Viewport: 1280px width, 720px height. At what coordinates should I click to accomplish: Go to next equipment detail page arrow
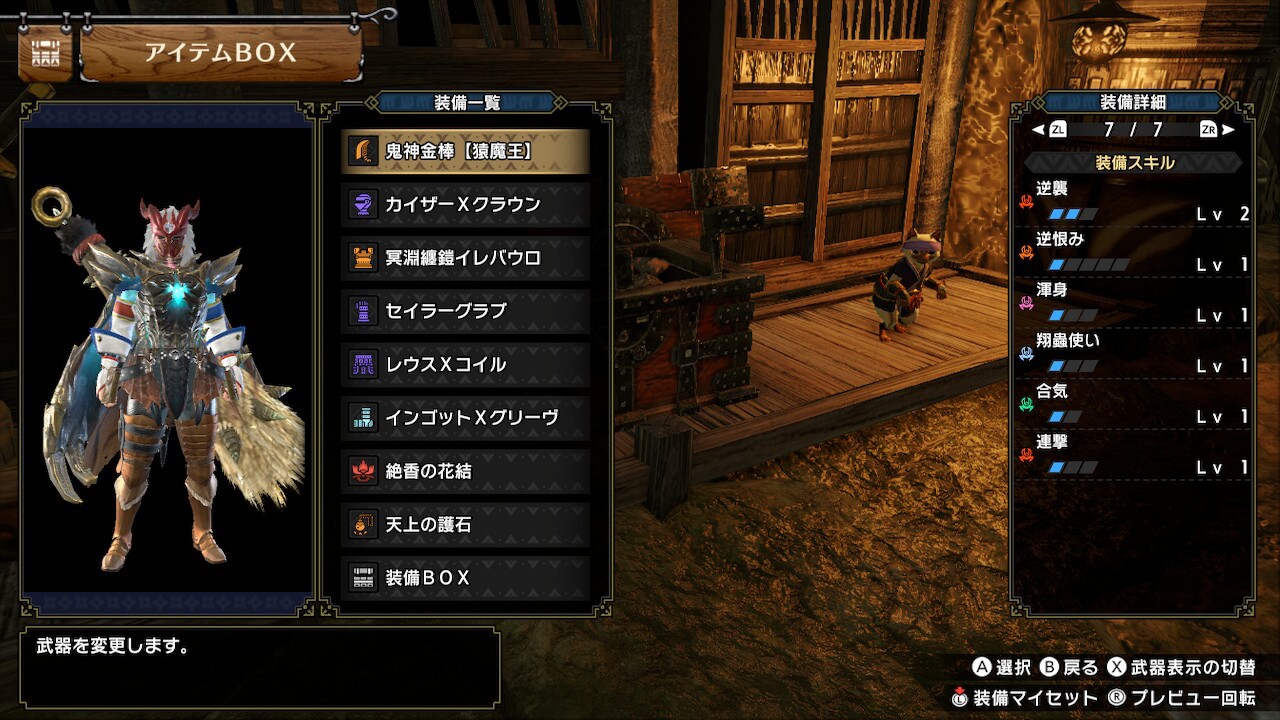[x=1228, y=129]
